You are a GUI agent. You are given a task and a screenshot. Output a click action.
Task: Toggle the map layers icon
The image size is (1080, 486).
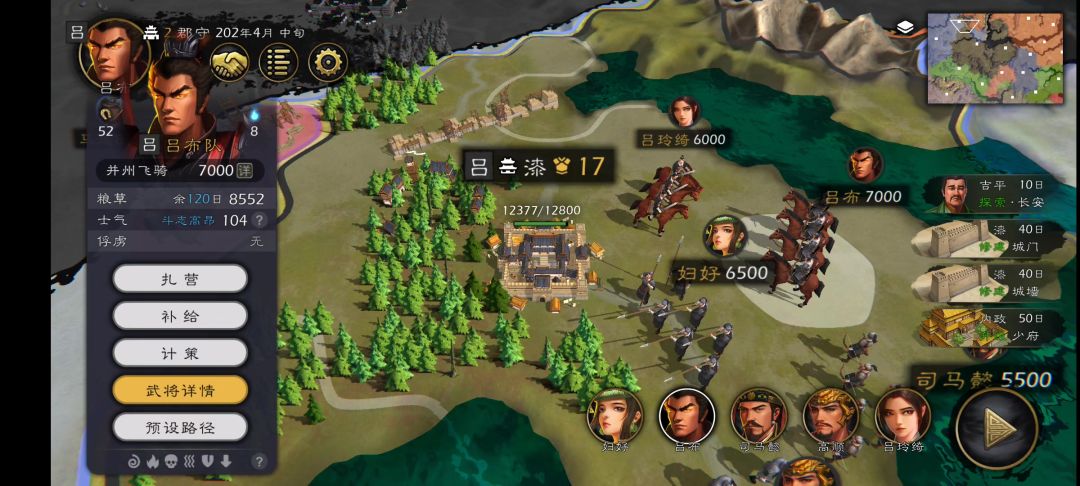click(x=905, y=27)
